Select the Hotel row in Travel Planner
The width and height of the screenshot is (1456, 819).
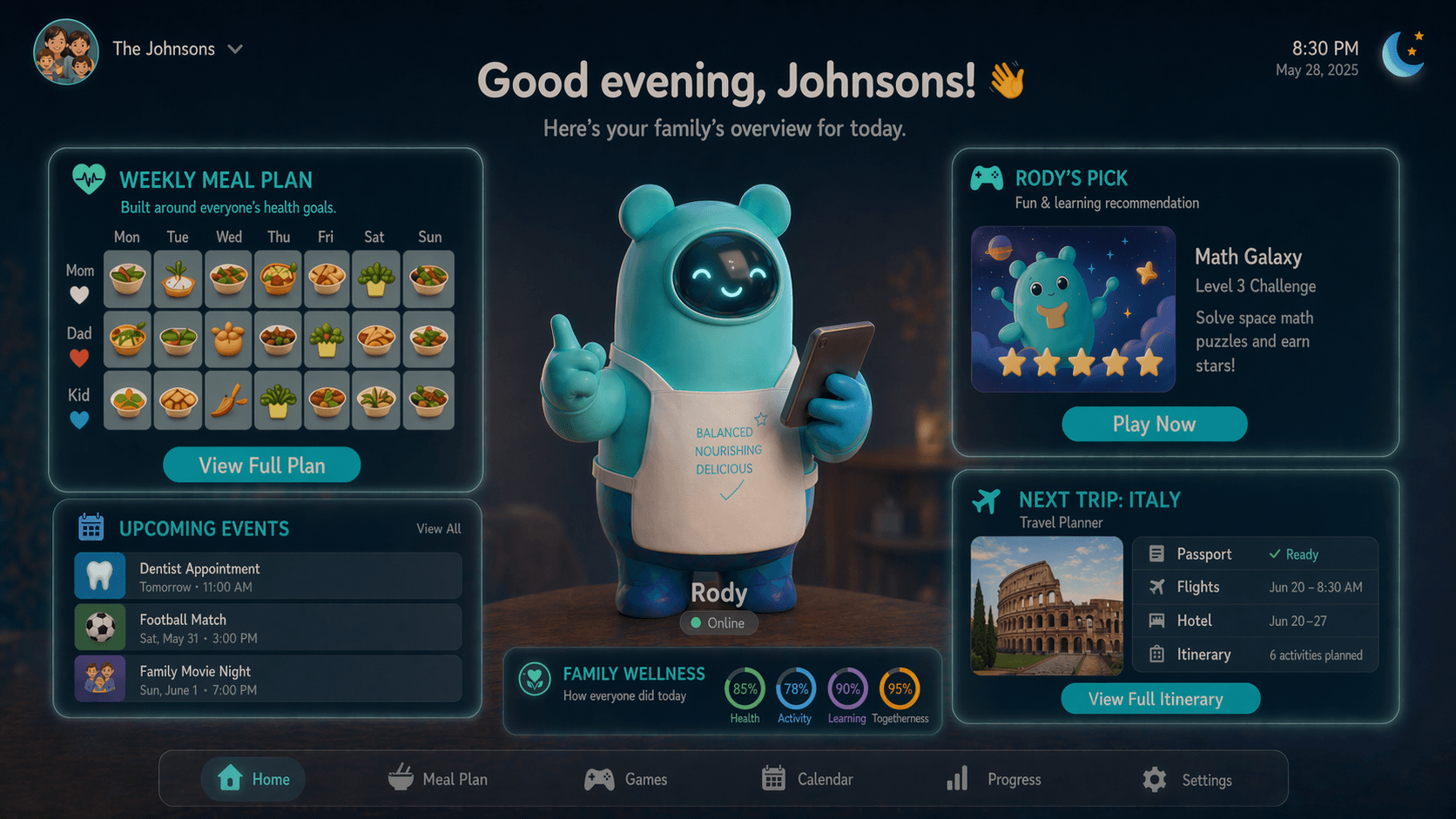click(1254, 621)
